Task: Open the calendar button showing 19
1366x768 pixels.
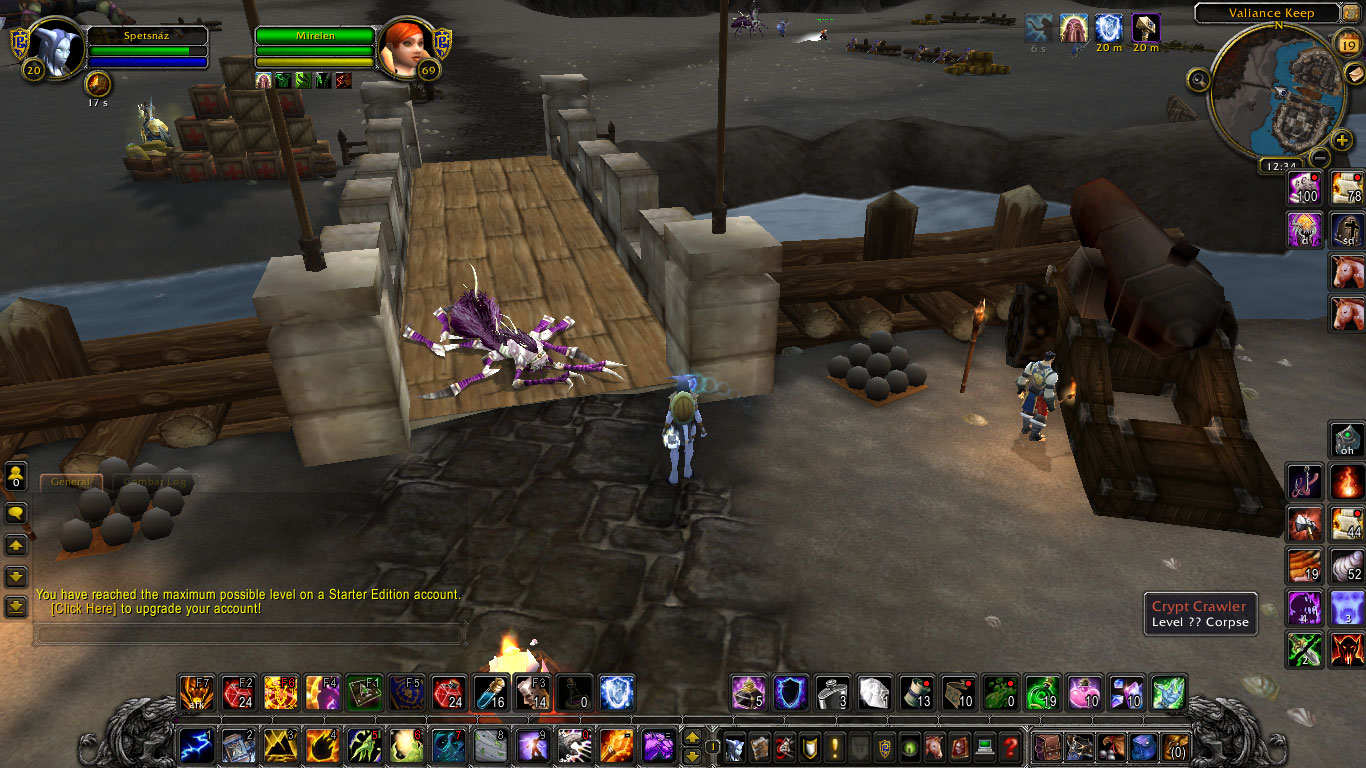Action: [x=1348, y=41]
